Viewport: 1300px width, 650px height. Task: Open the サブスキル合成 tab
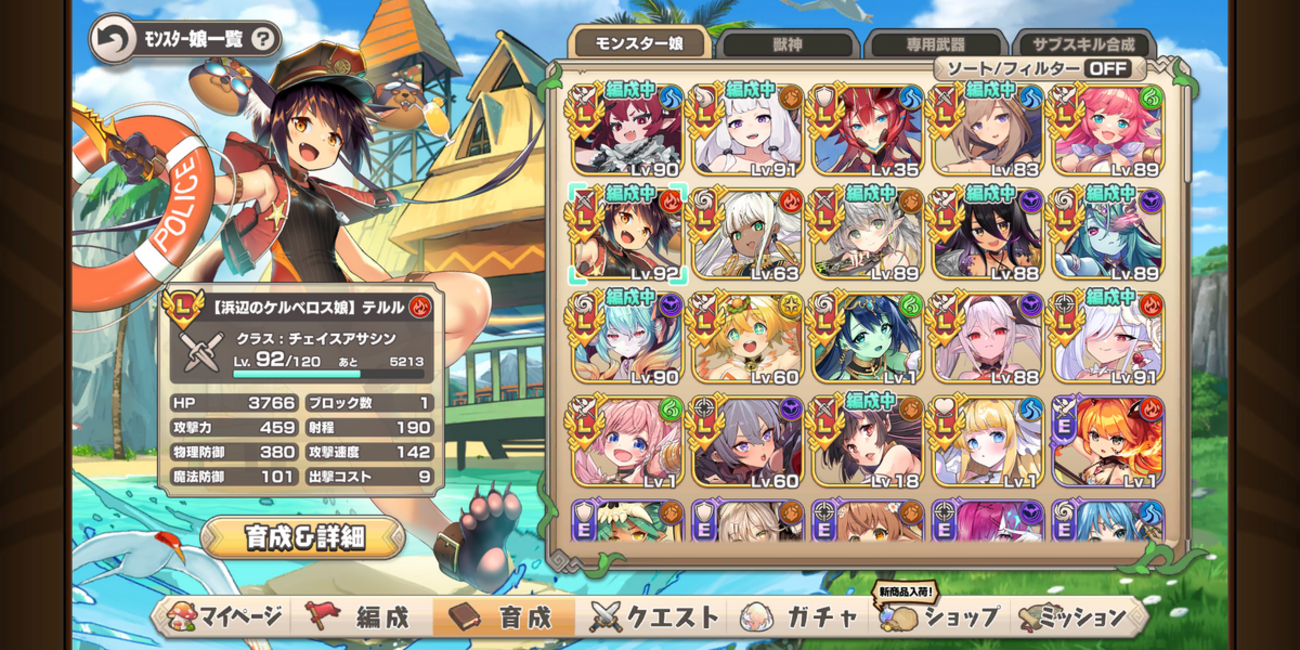1085,44
